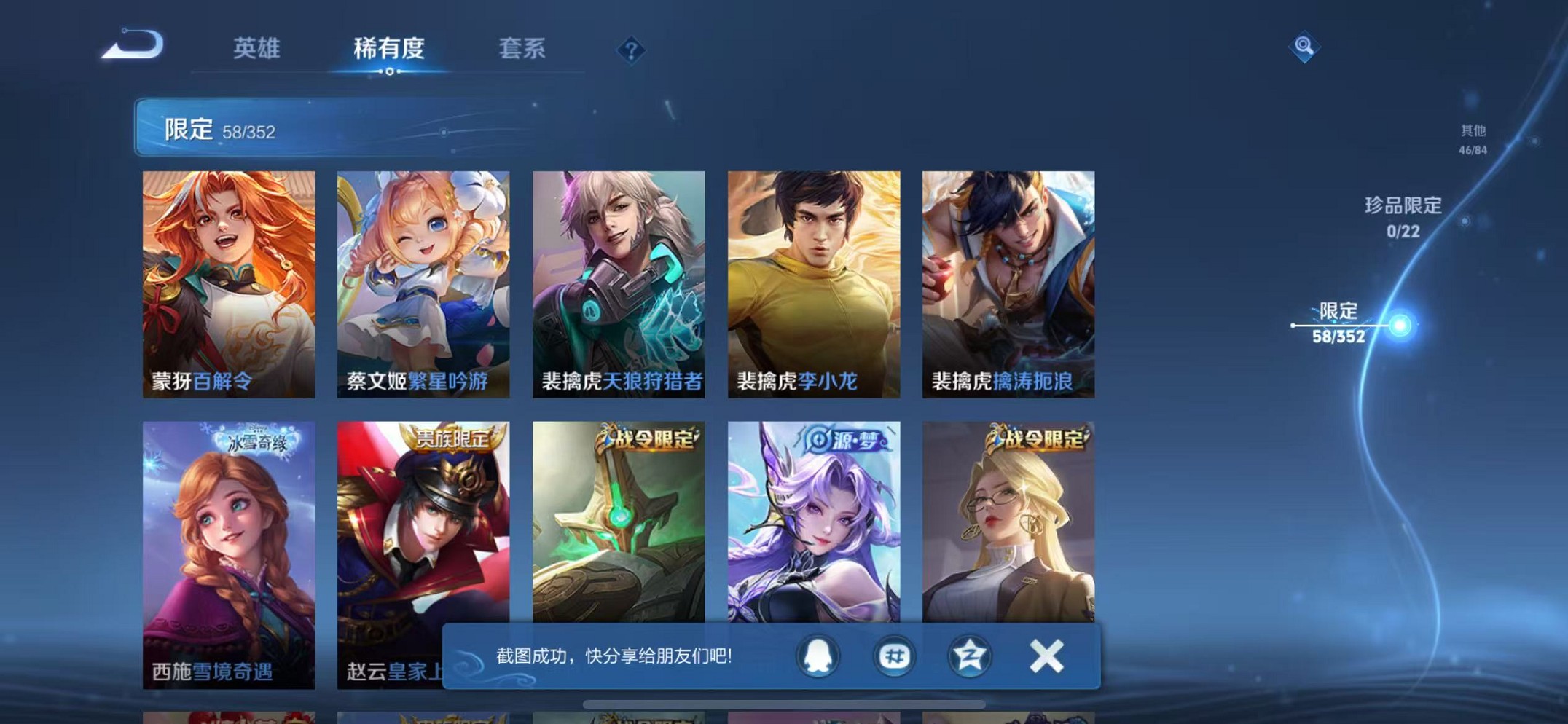Switch to the 英雄 tab

coord(256,50)
